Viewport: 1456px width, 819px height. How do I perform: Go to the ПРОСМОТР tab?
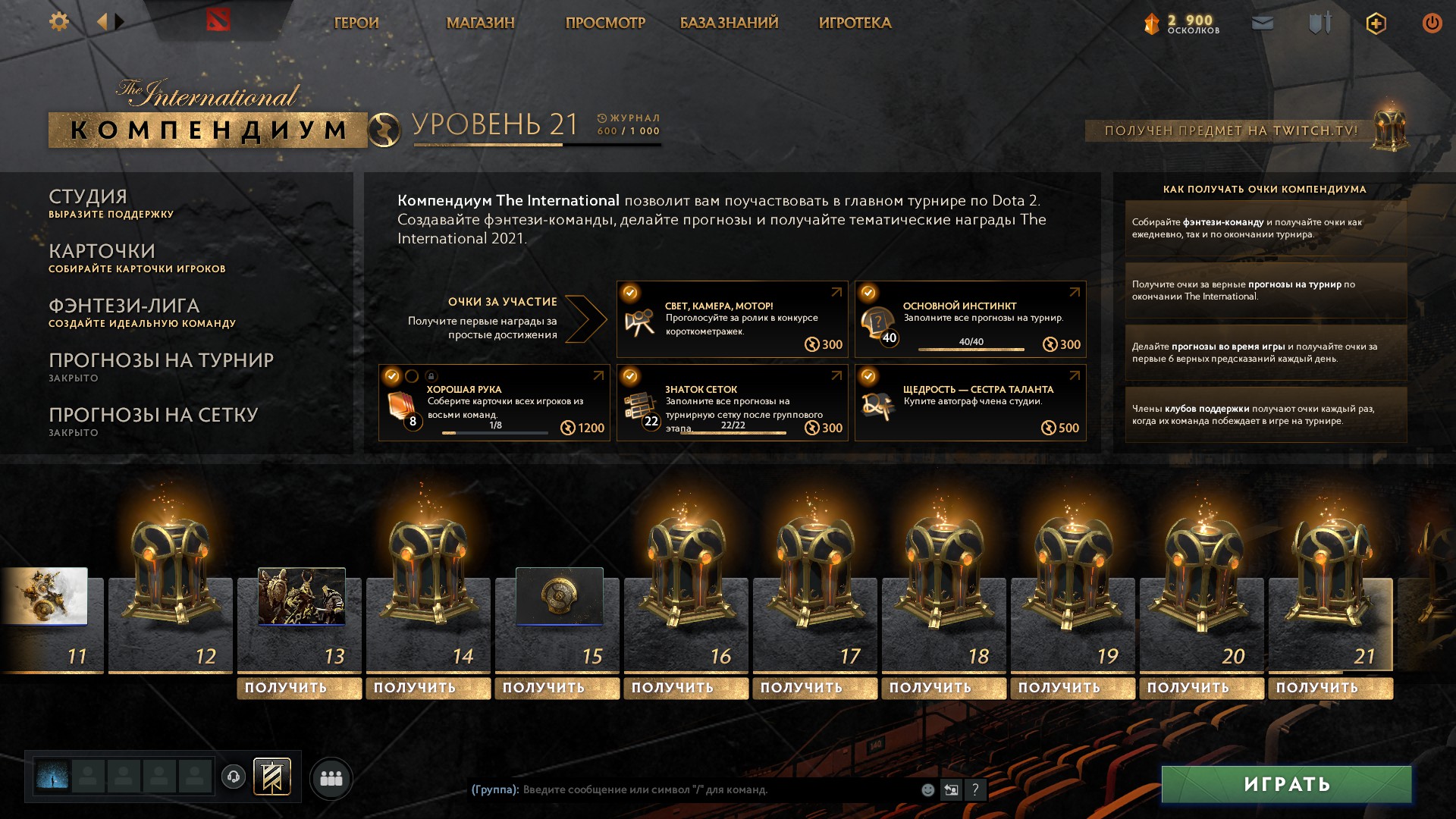(x=605, y=23)
